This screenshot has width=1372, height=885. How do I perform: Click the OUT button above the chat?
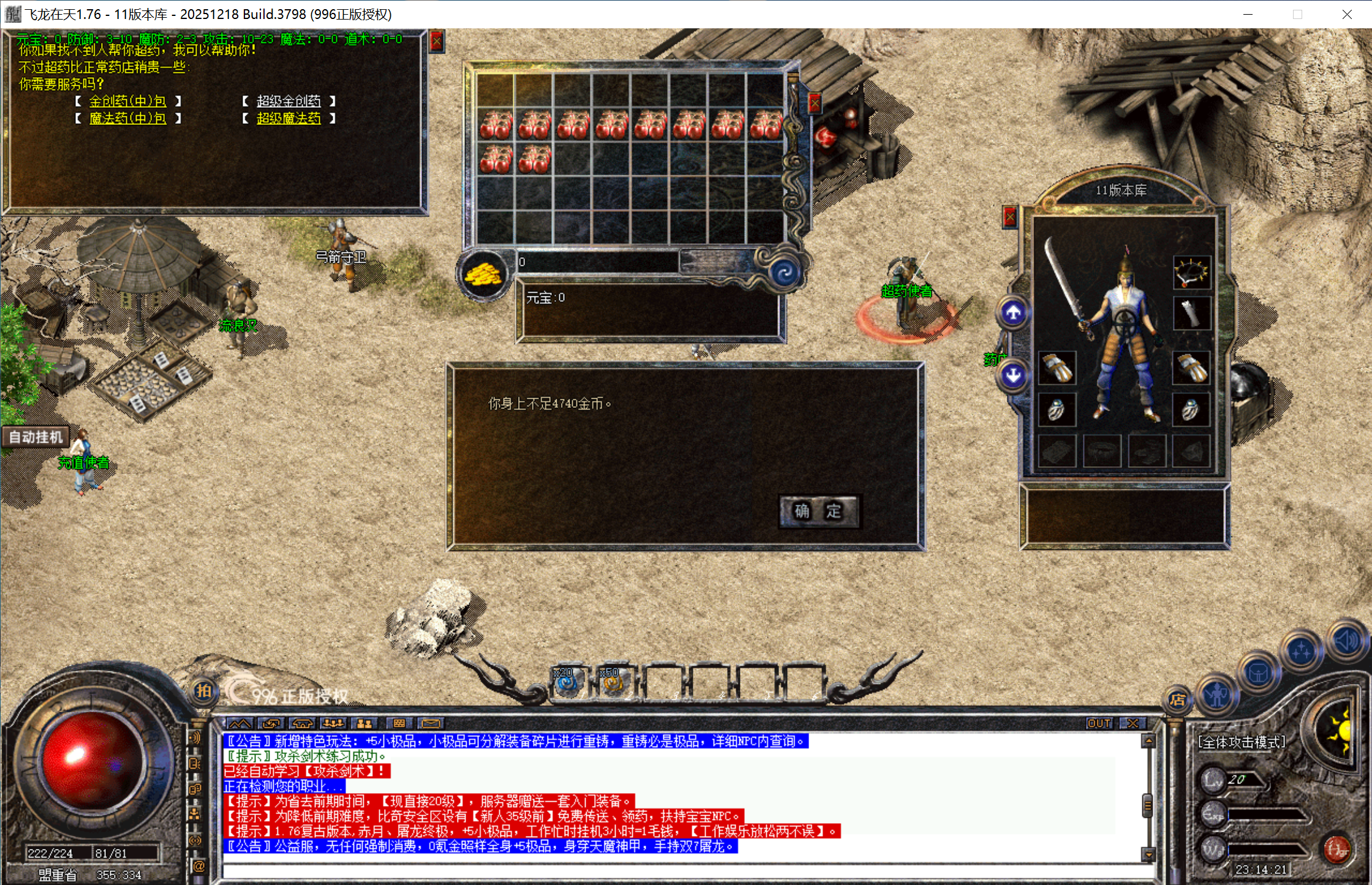(1099, 723)
